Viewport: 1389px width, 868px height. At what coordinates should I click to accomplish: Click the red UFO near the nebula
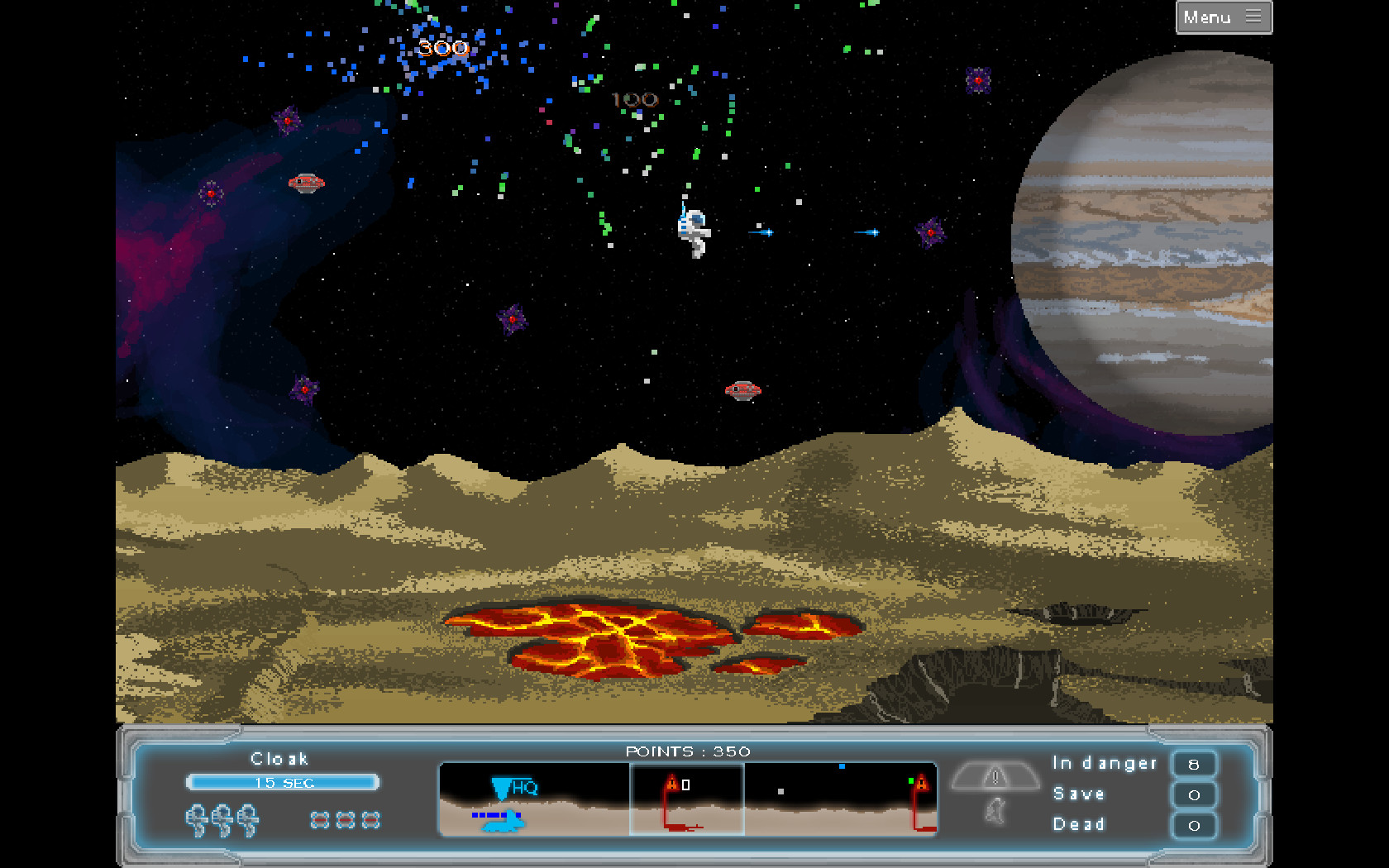point(306,183)
